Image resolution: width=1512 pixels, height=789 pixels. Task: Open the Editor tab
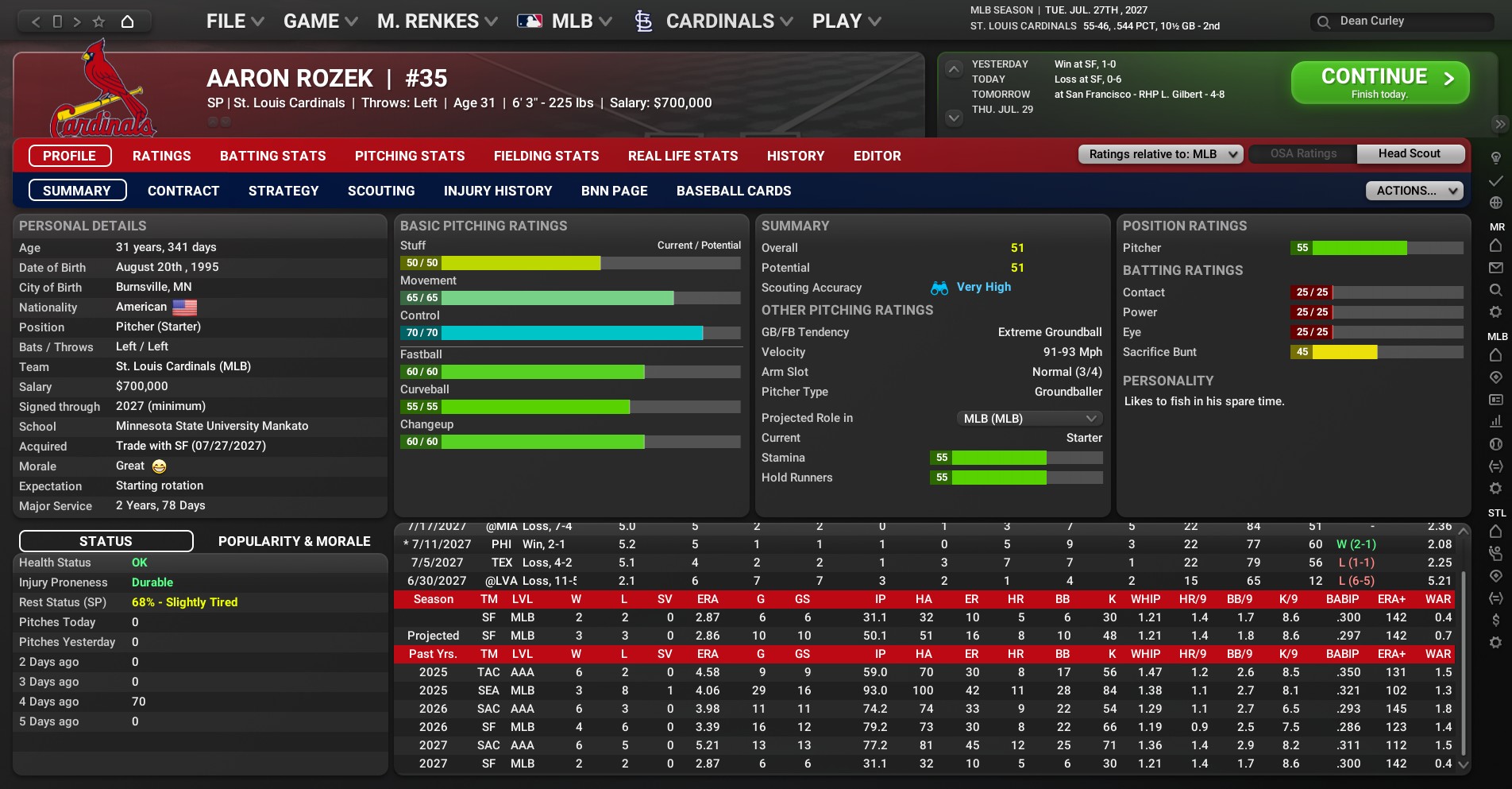[877, 156]
